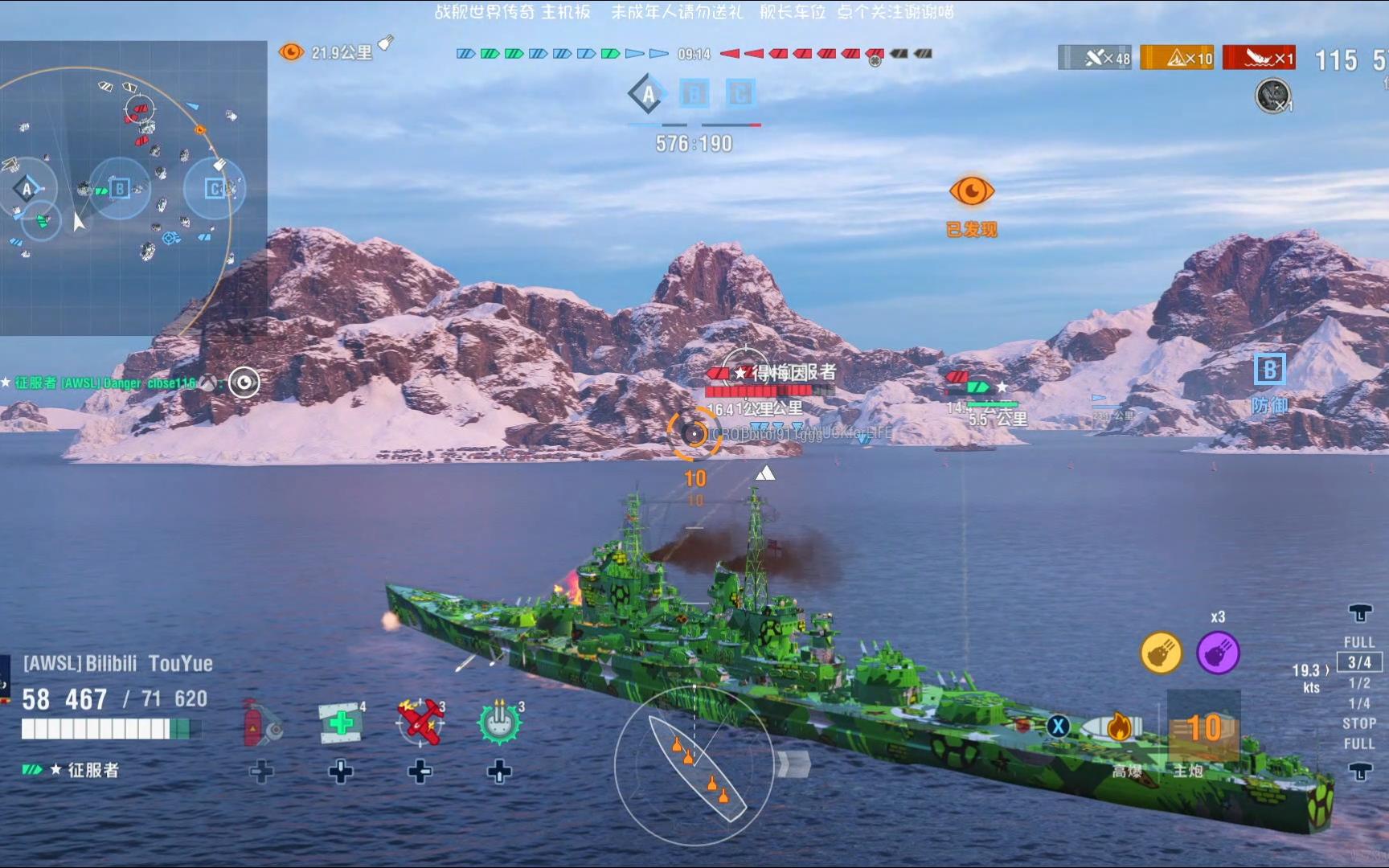Activate the green gear turret consumable
The height and width of the screenshot is (868, 1389).
pos(499,721)
